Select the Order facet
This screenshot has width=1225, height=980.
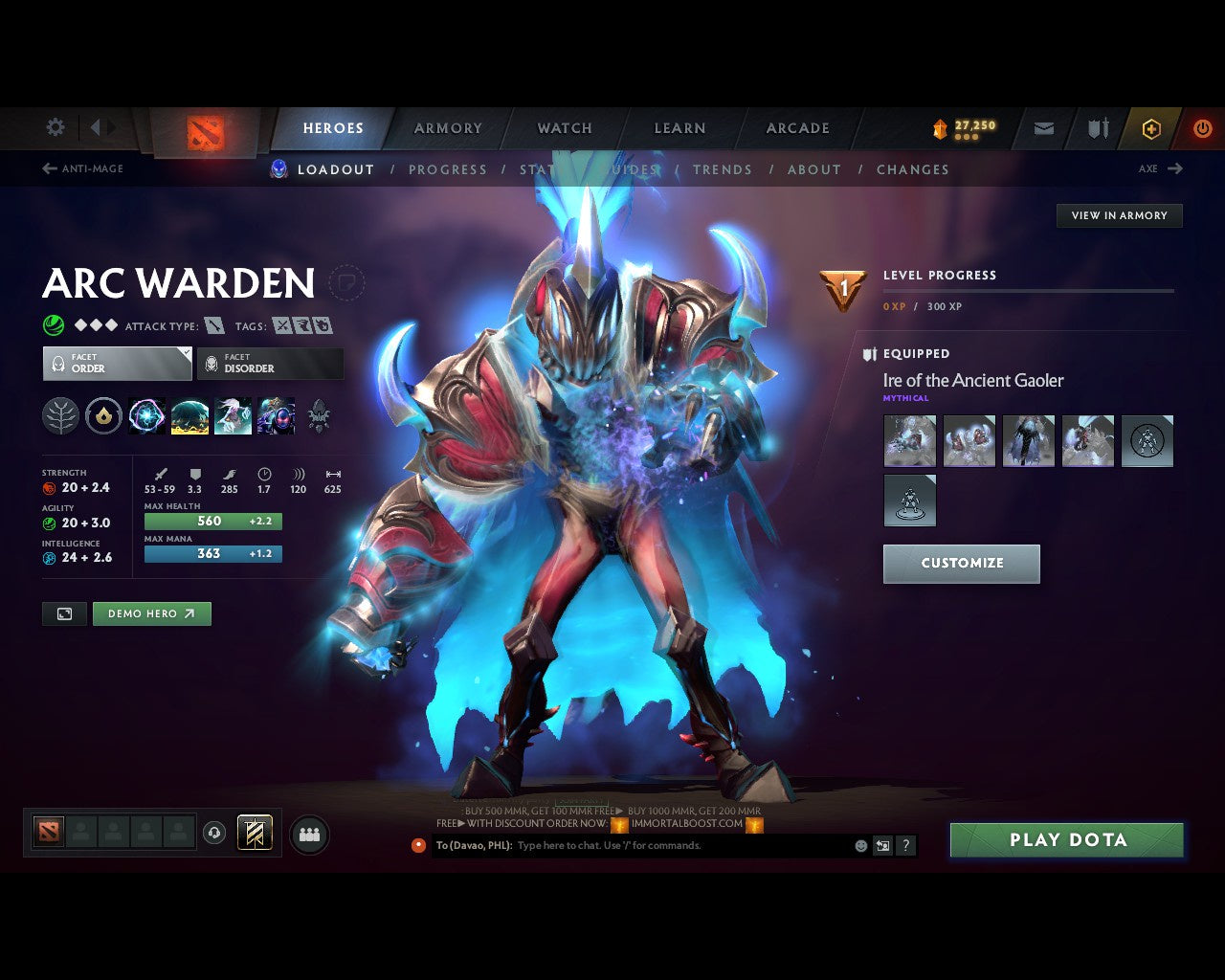point(117,364)
